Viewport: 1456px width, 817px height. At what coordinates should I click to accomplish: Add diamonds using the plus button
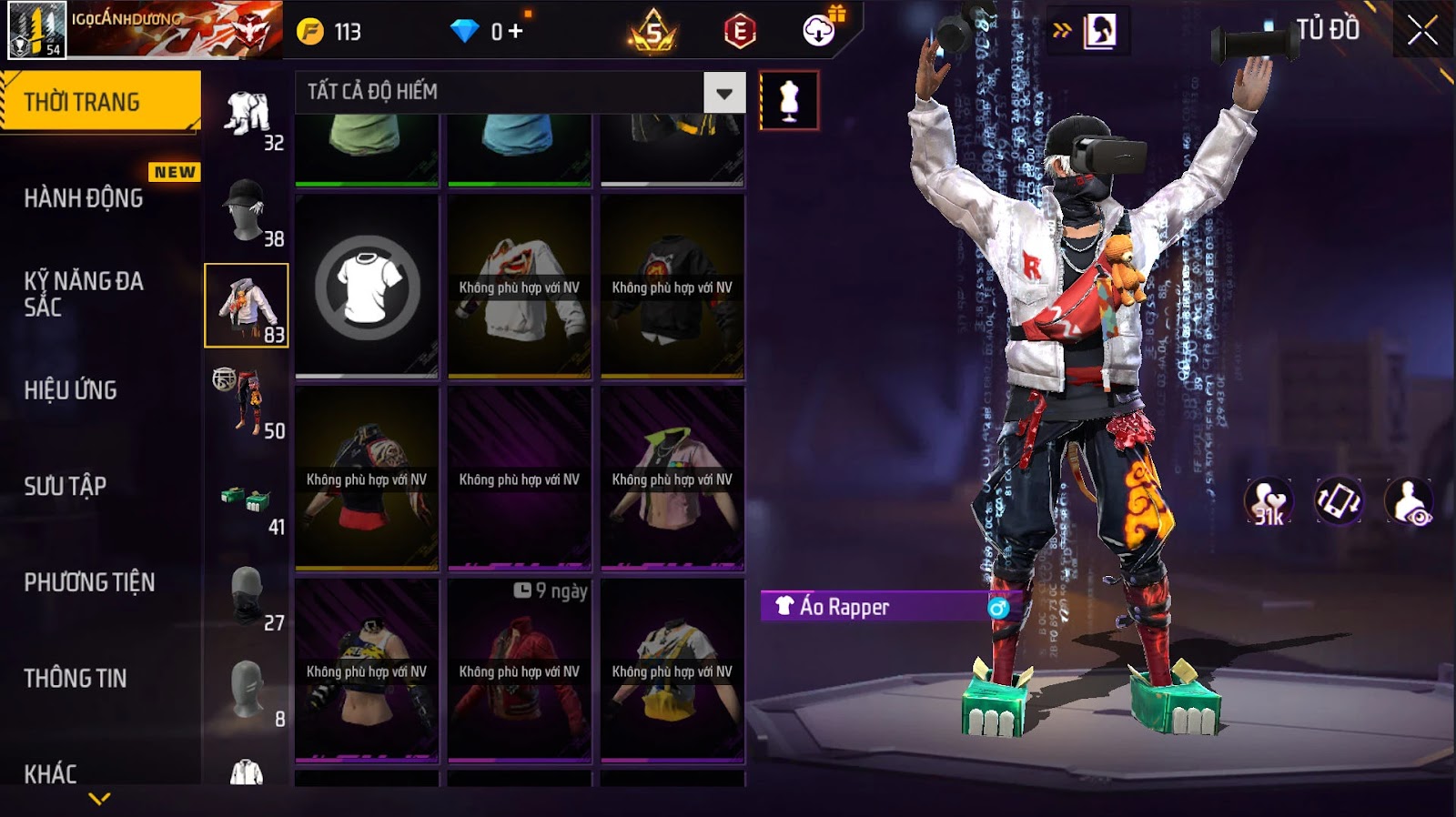pyautogui.click(x=516, y=31)
